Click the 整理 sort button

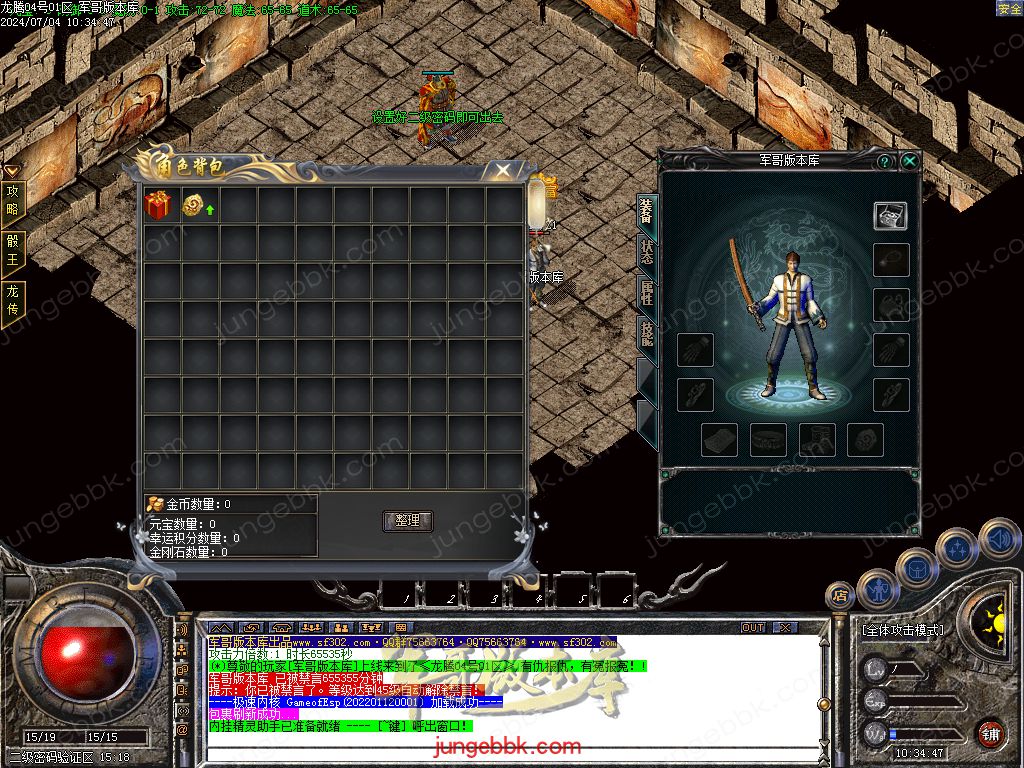(407, 521)
